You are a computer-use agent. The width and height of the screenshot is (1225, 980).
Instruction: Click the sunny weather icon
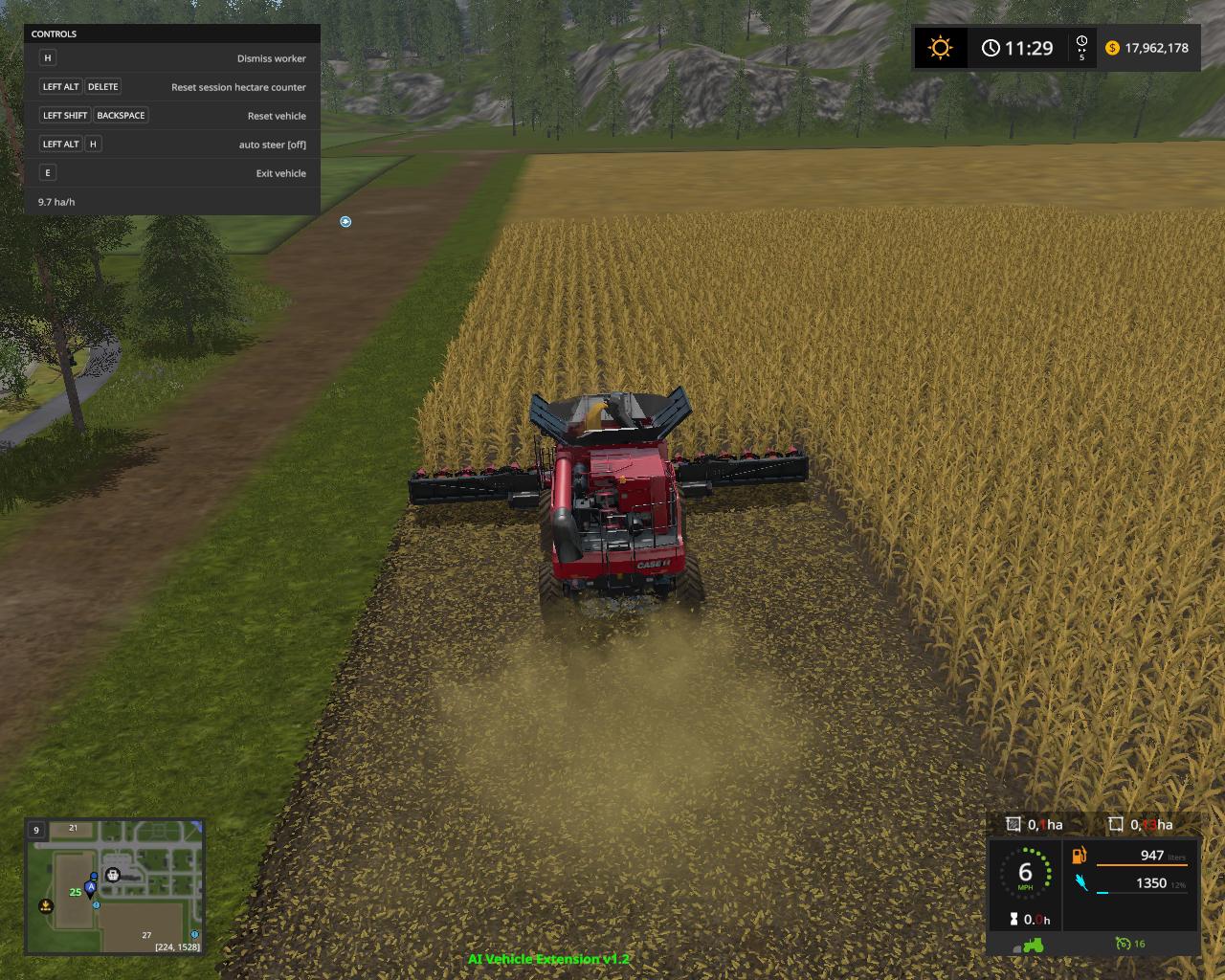(940, 48)
